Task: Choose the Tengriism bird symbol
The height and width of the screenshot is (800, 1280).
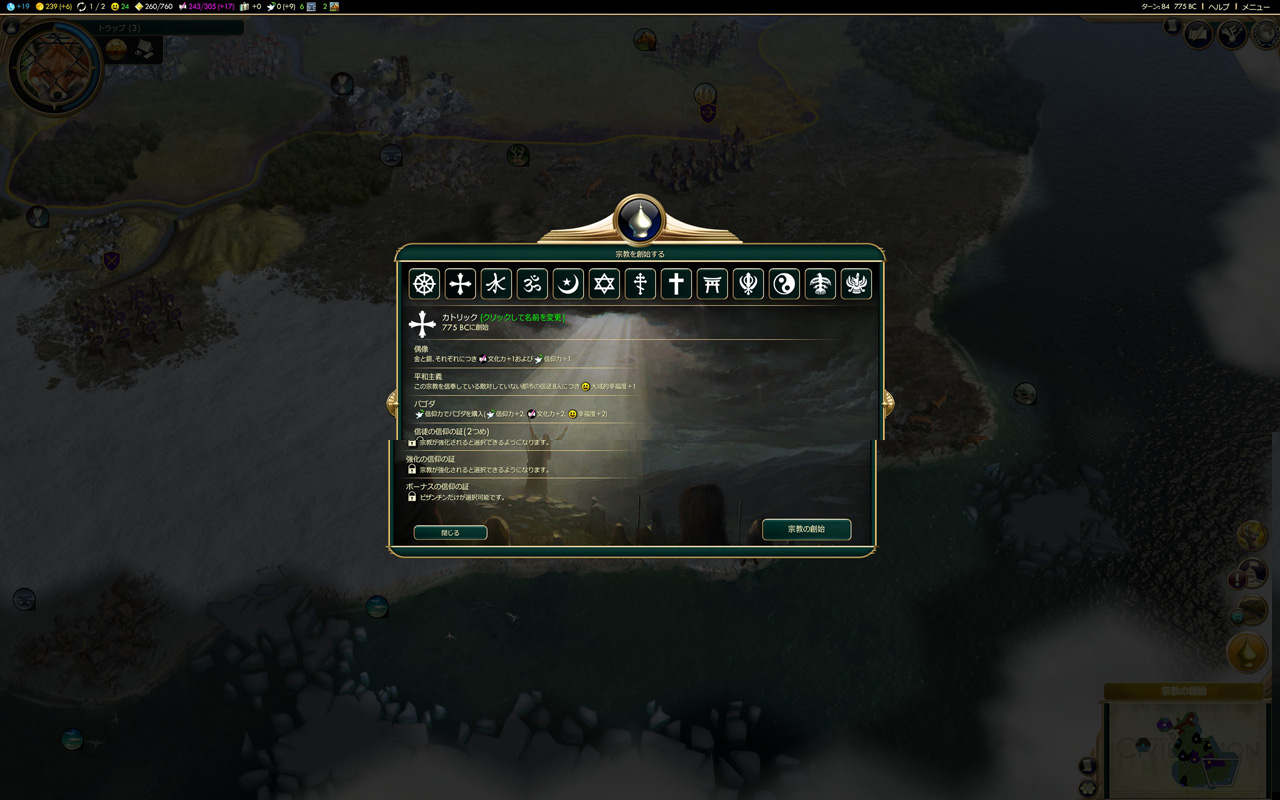Action: click(820, 284)
